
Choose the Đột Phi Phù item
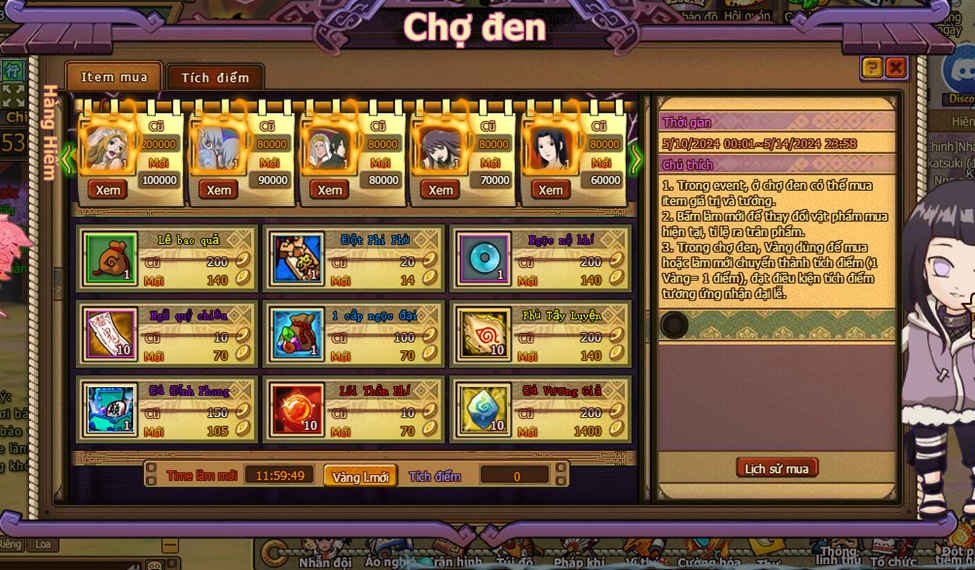tap(297, 259)
